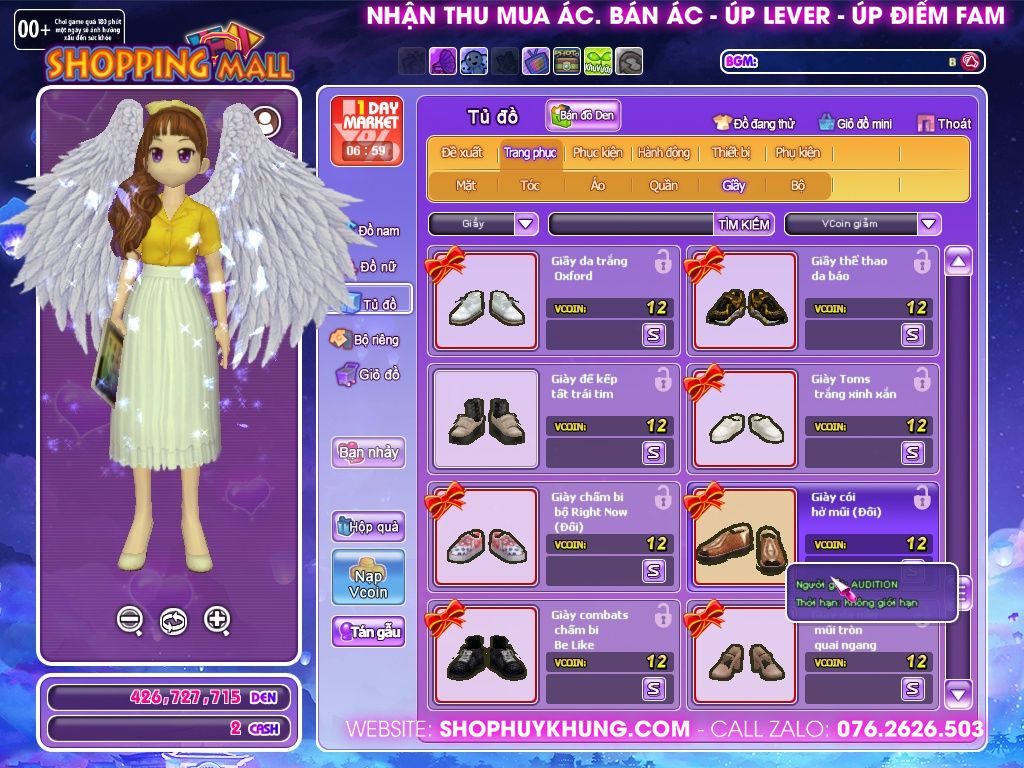Switch to the Phục kiện tab
Screen dimensions: 1024x768
pyautogui.click(x=597, y=153)
